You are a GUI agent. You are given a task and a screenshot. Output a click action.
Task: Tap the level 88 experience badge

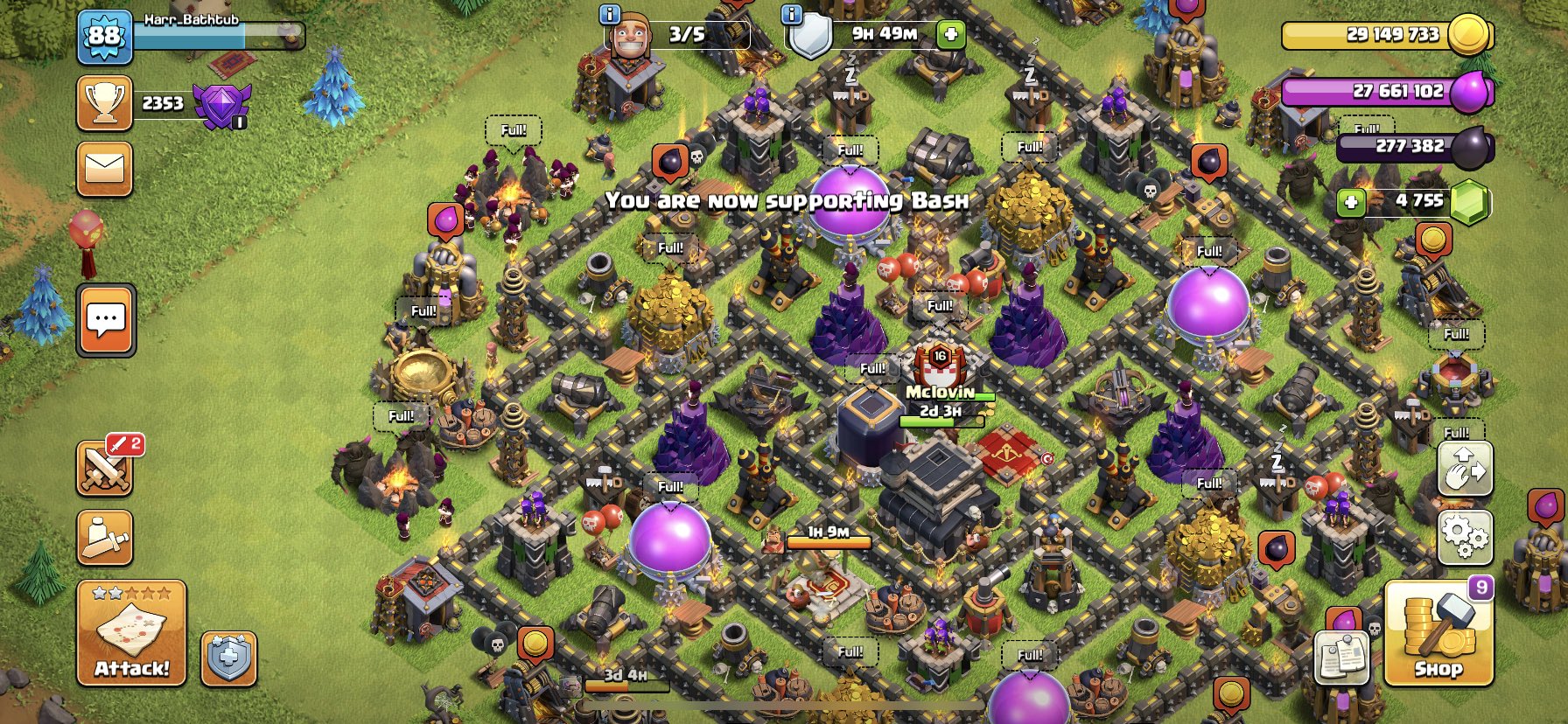click(104, 37)
